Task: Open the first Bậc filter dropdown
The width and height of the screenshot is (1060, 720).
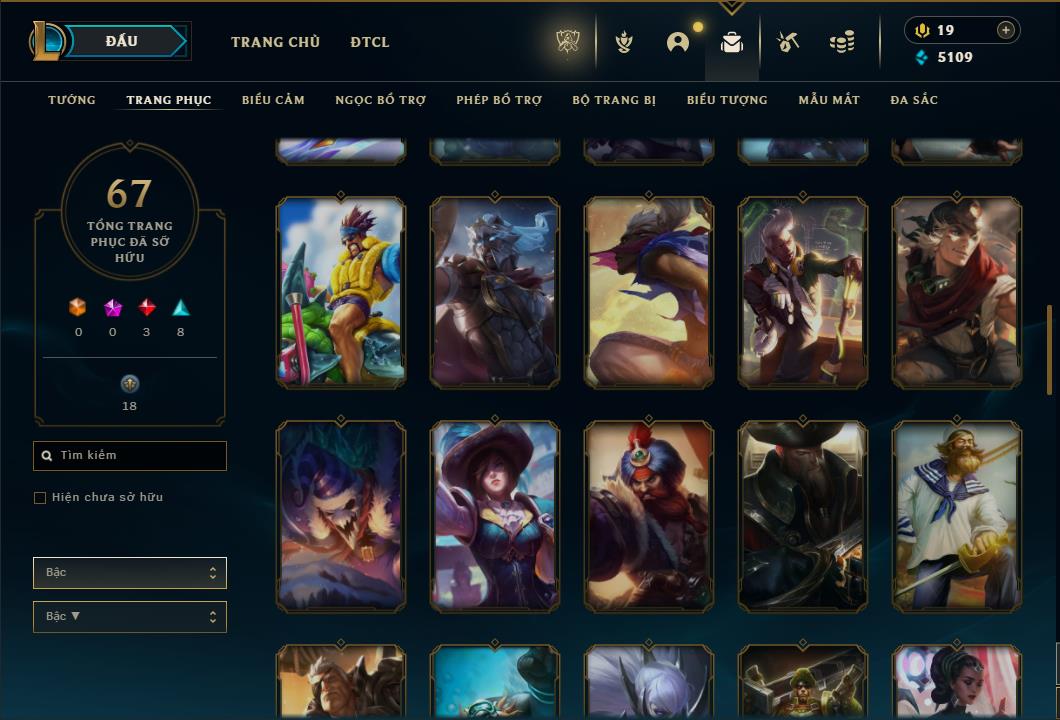Action: point(130,573)
